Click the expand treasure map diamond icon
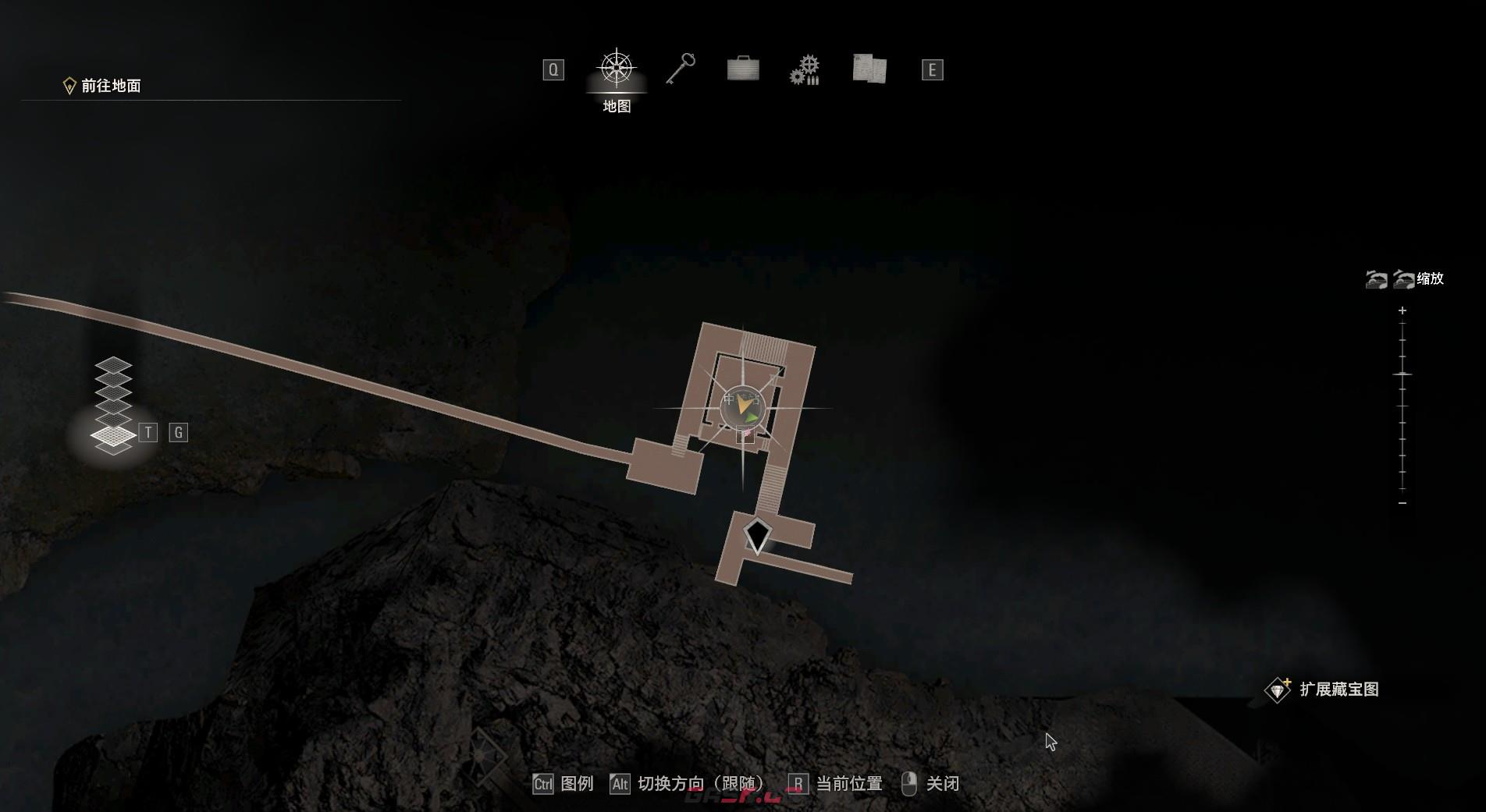The height and width of the screenshot is (812, 1486). click(1278, 690)
